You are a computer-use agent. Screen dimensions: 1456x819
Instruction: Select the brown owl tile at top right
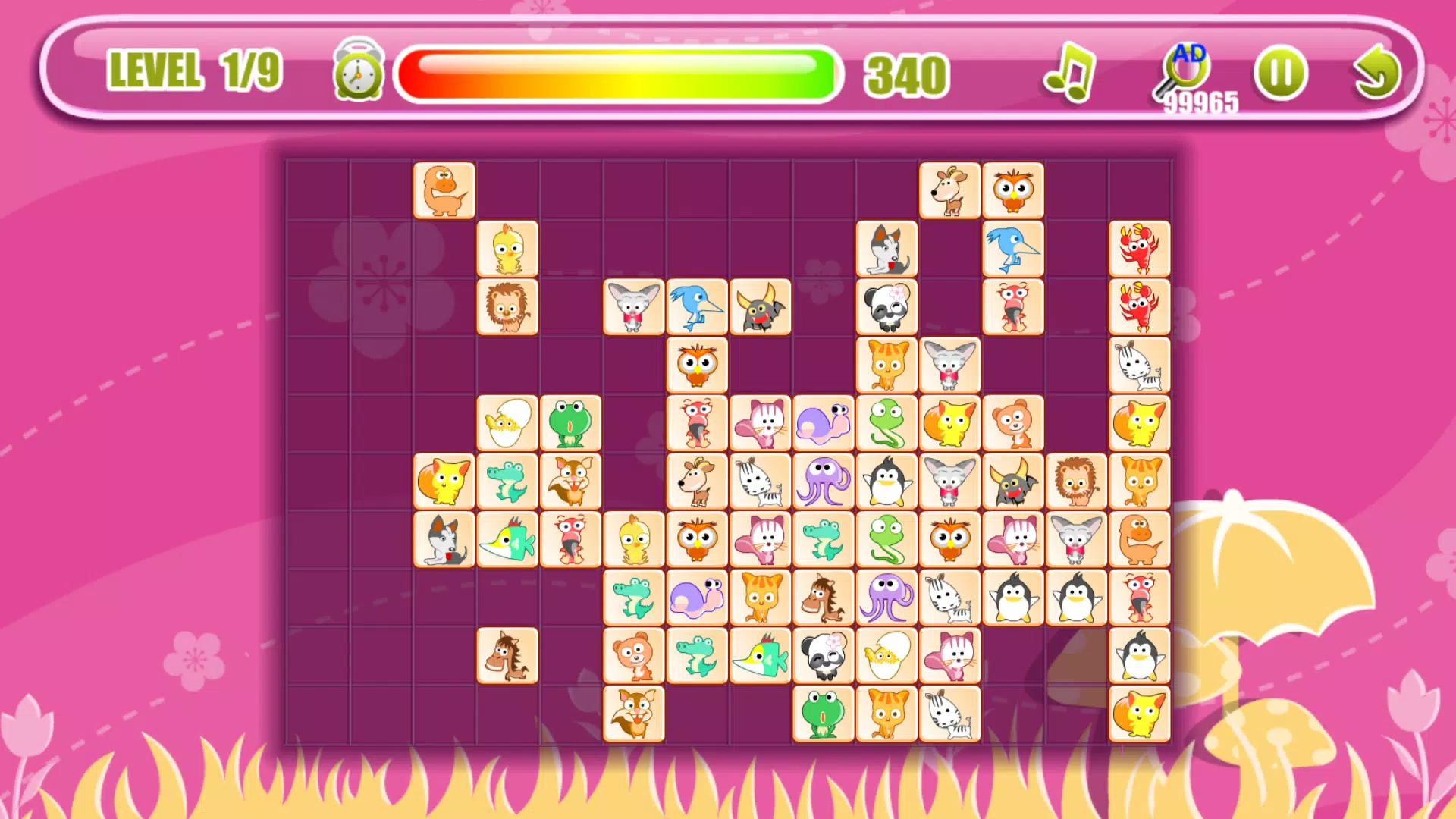[1013, 191]
